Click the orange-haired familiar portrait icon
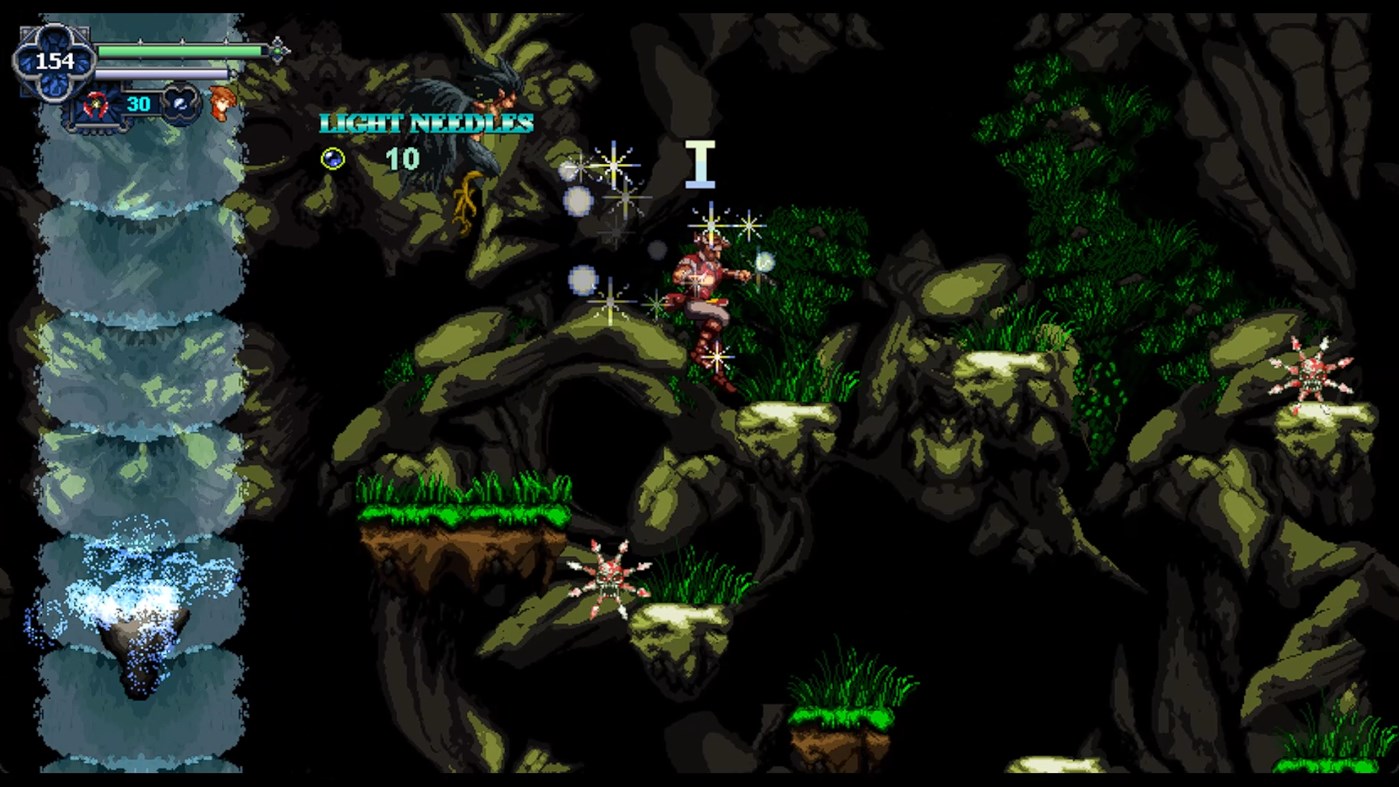 223,103
